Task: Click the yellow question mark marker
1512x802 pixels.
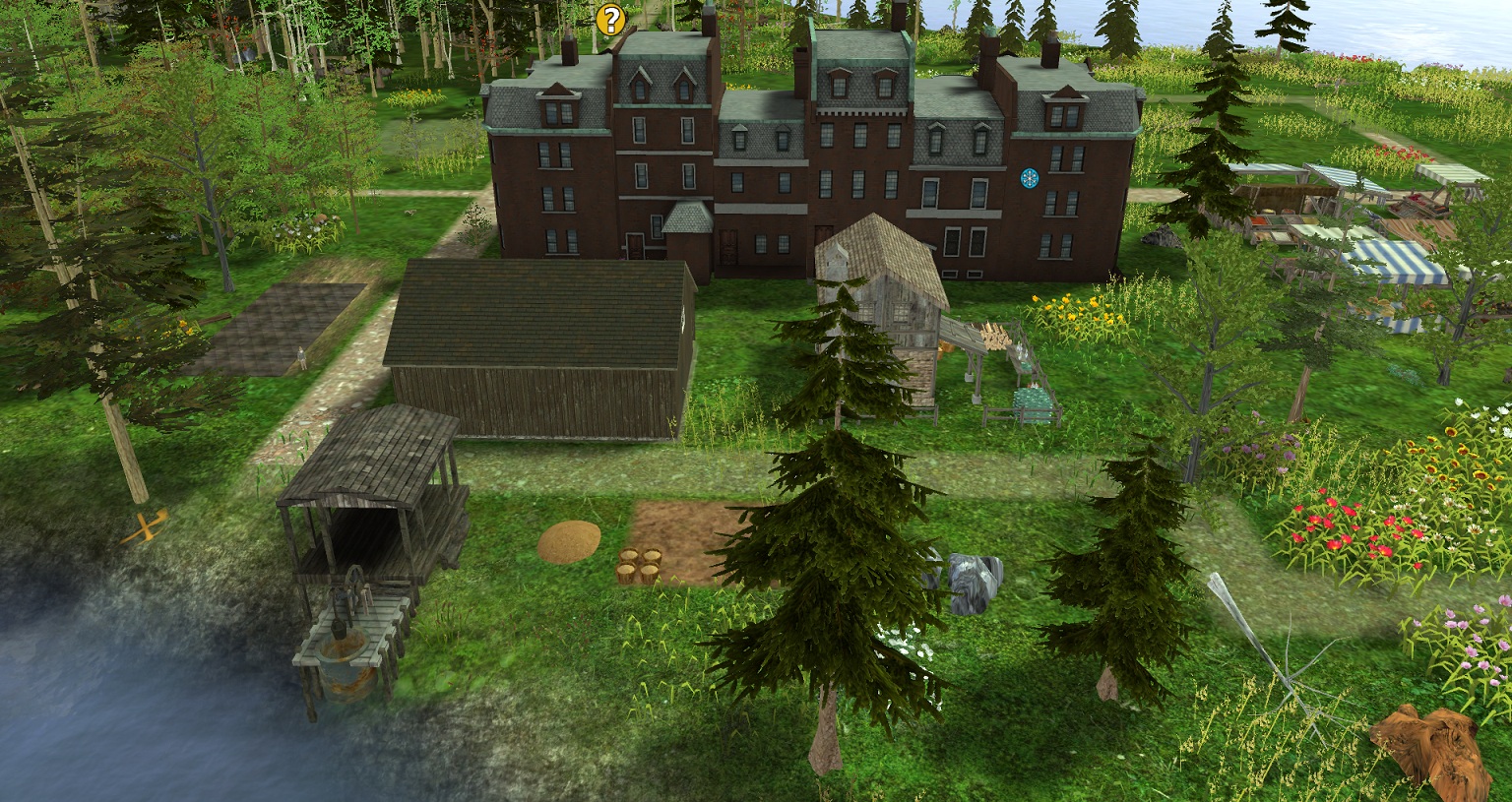Action: coord(610,19)
